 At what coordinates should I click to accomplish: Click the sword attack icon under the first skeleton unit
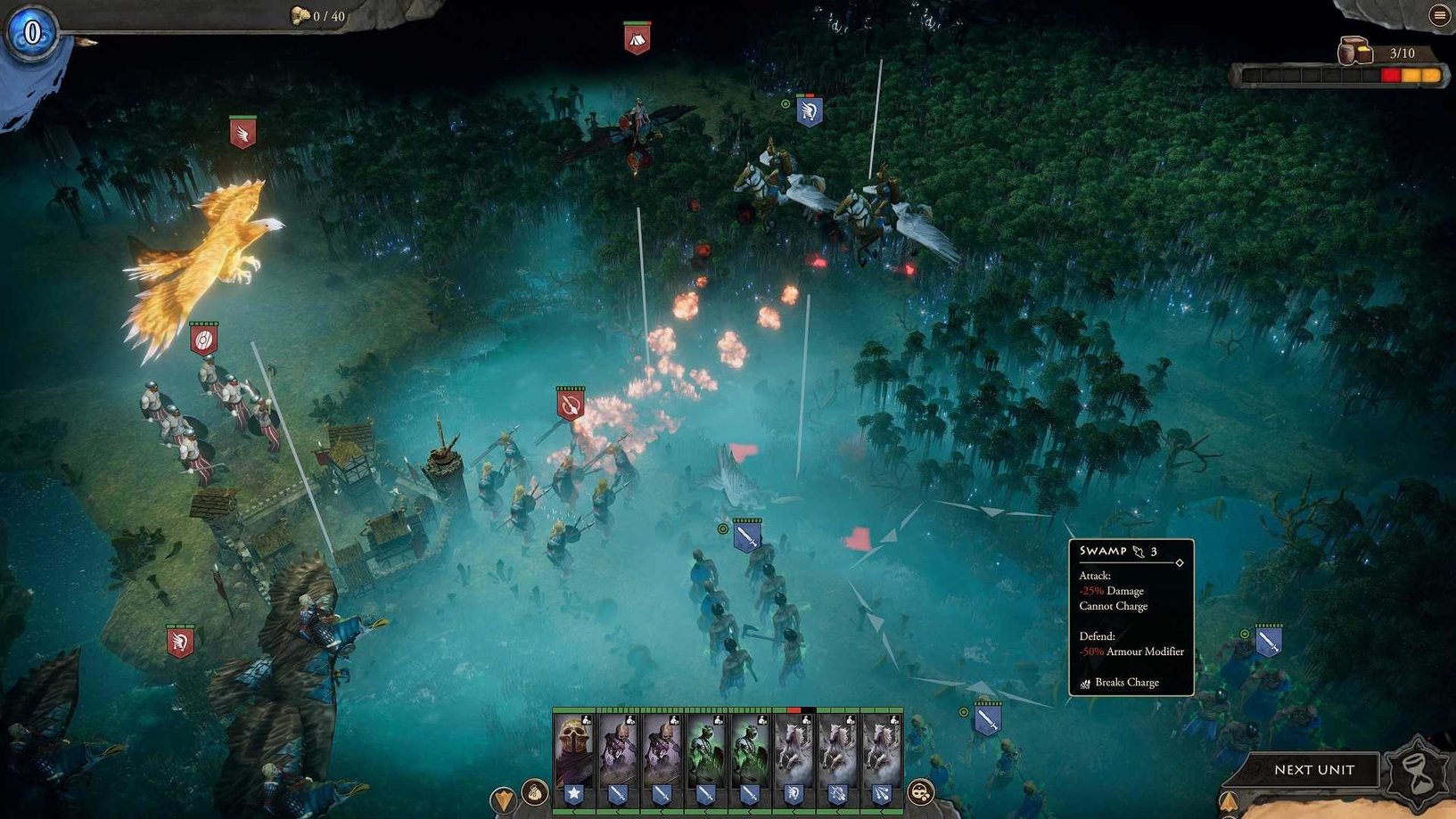pyautogui.click(x=618, y=794)
